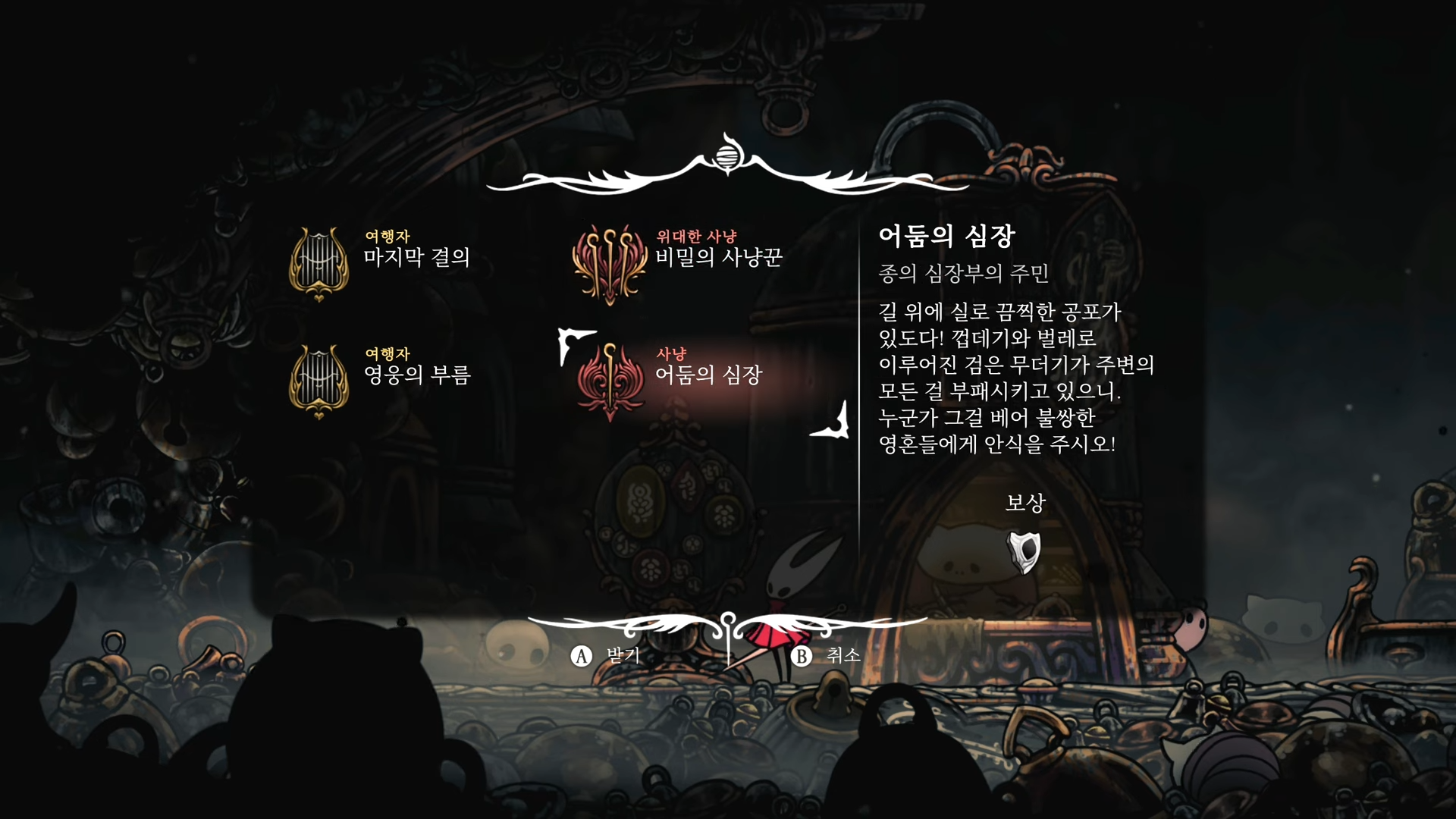Click the B button icon near '취소'
Image resolution: width=1456 pixels, height=819 pixels.
[x=799, y=657]
